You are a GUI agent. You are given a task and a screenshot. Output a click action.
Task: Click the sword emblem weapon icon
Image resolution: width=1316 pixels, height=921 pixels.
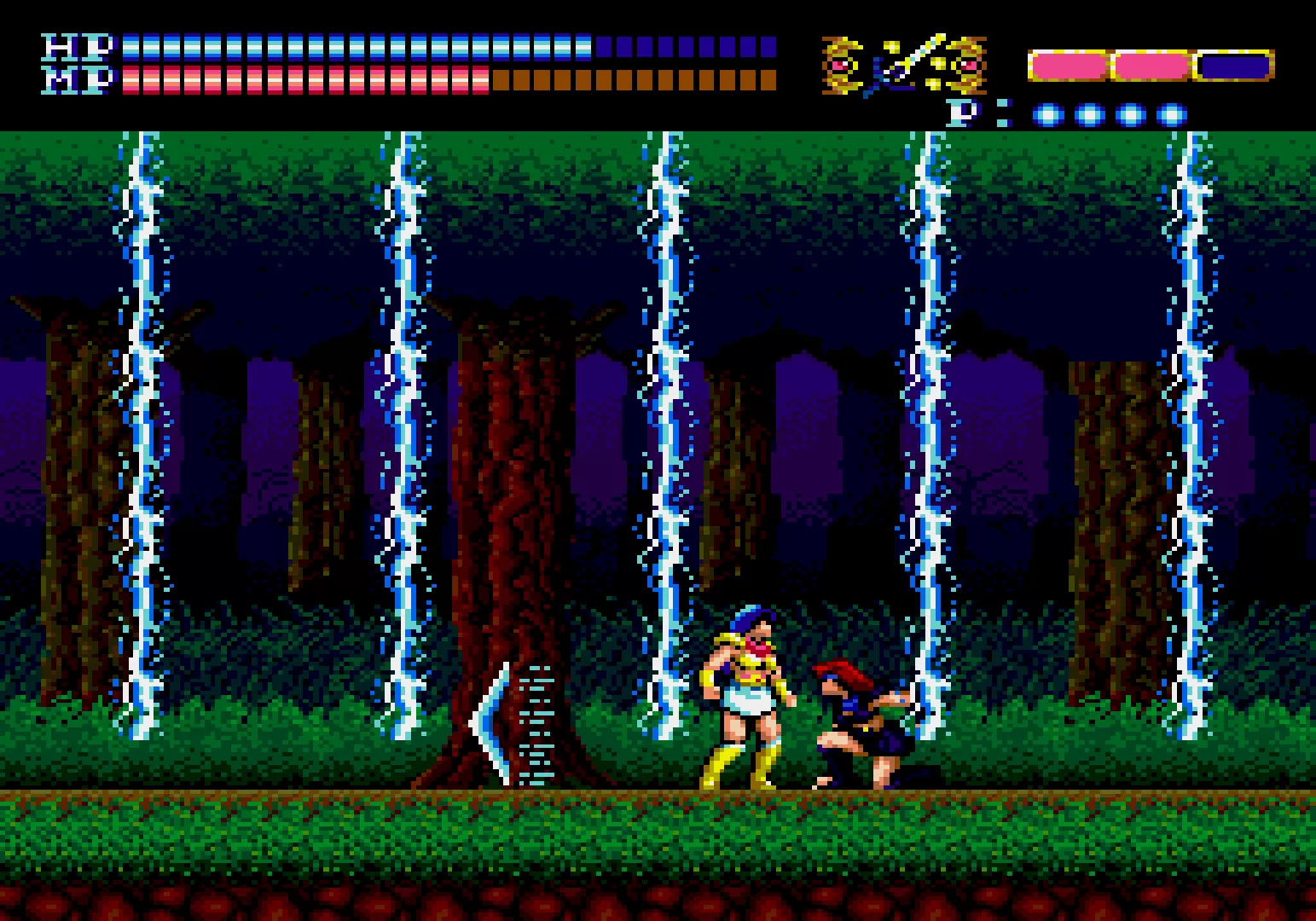click(904, 65)
